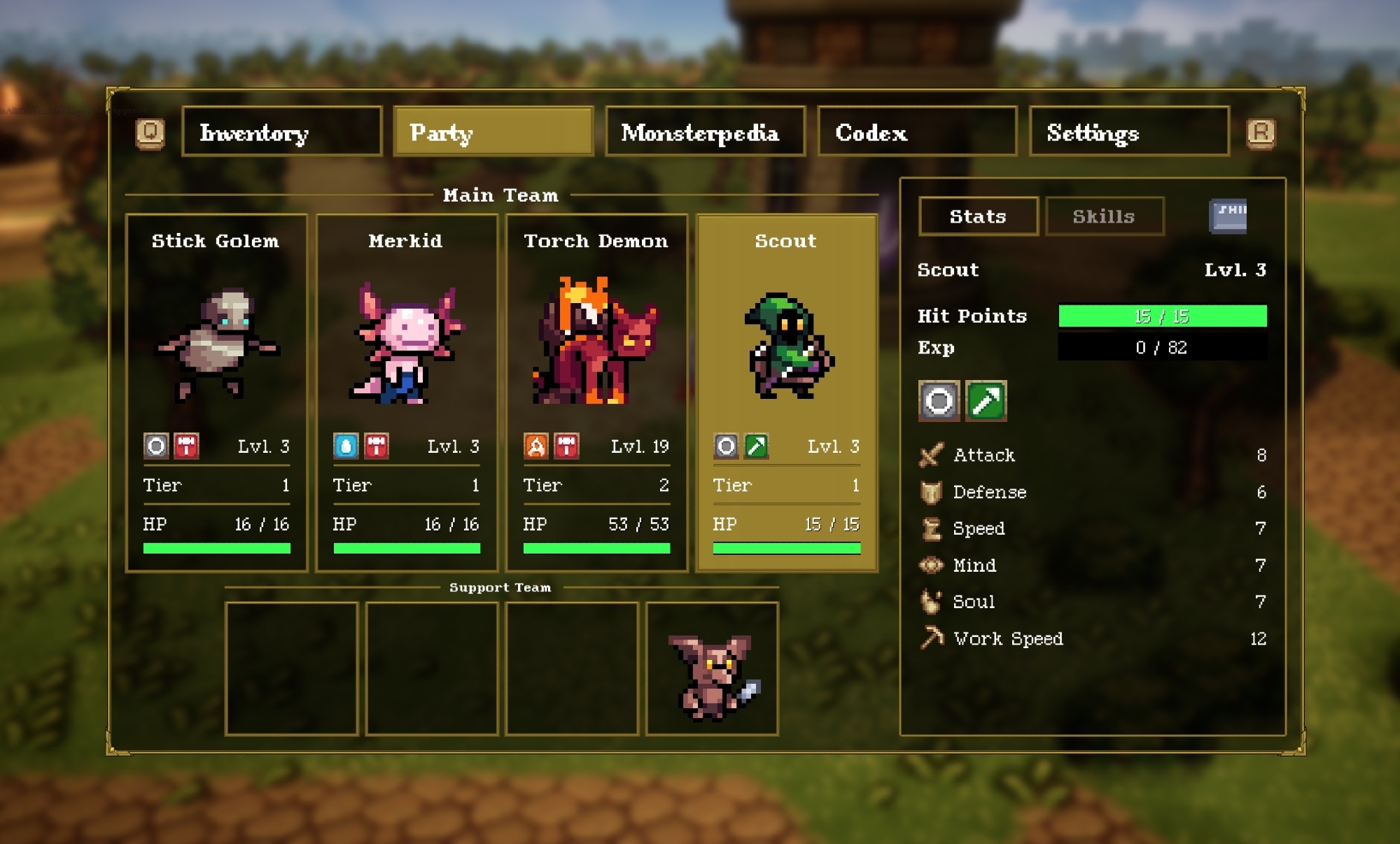Switch to the Party tab
Screen dimensions: 1400x844
coord(493,132)
